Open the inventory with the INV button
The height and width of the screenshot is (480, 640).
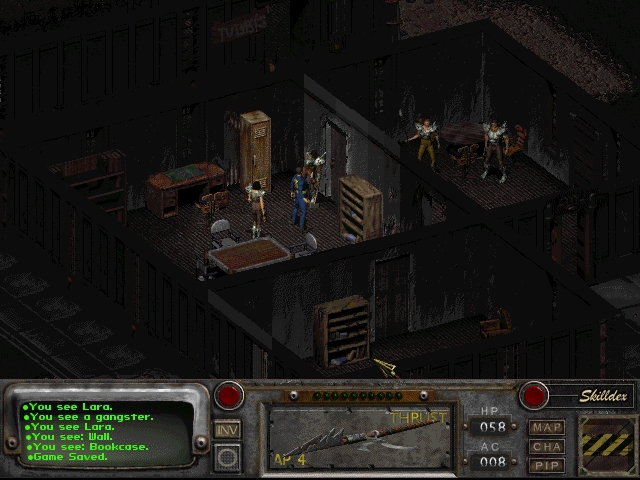227,429
